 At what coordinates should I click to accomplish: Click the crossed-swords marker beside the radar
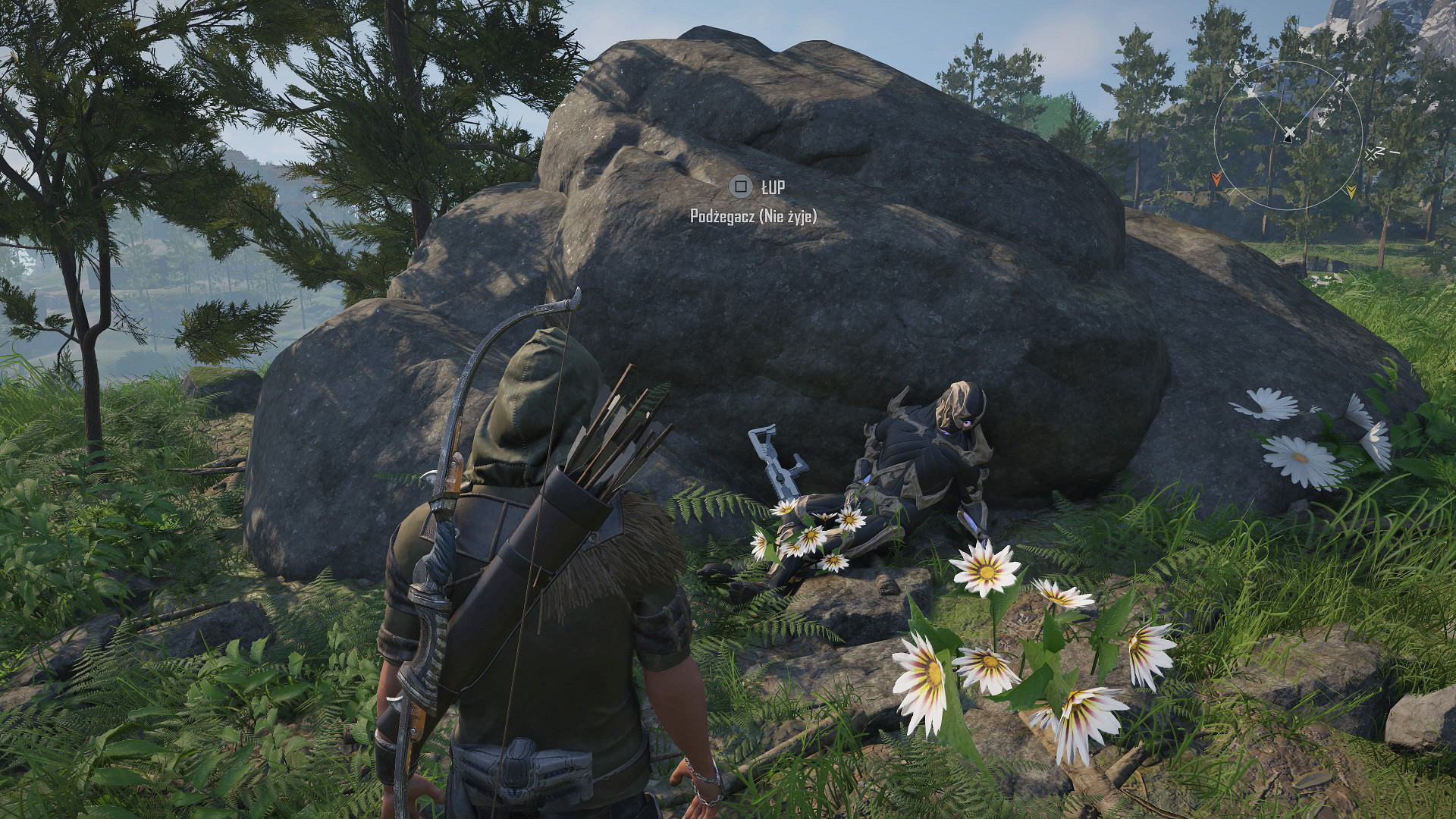tap(1372, 154)
